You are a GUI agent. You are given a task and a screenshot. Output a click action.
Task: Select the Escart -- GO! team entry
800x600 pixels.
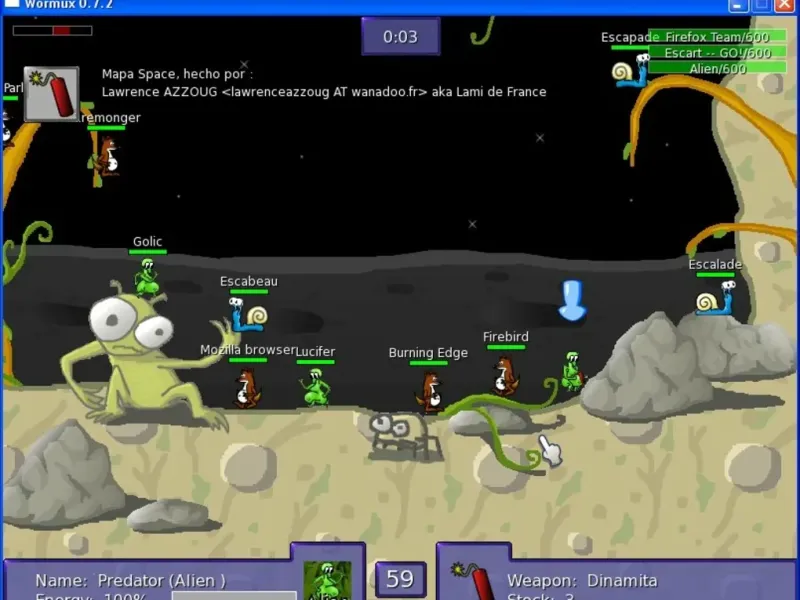(x=717, y=53)
